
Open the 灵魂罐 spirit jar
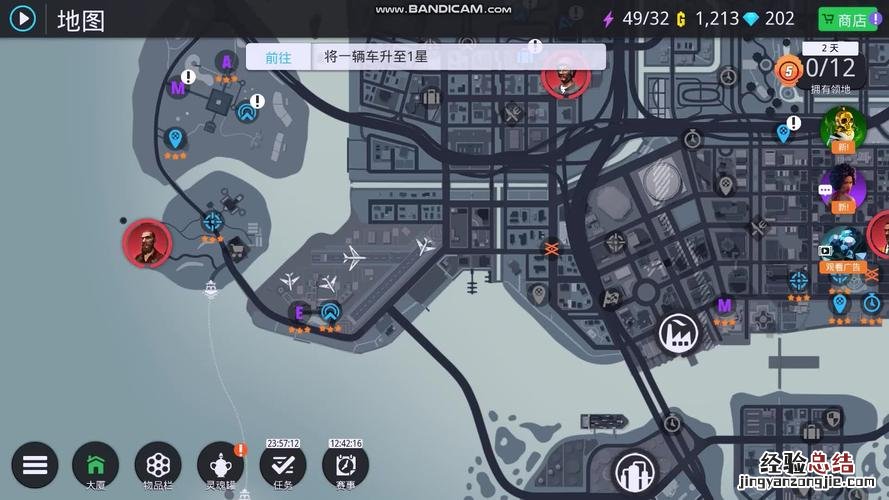click(220, 465)
